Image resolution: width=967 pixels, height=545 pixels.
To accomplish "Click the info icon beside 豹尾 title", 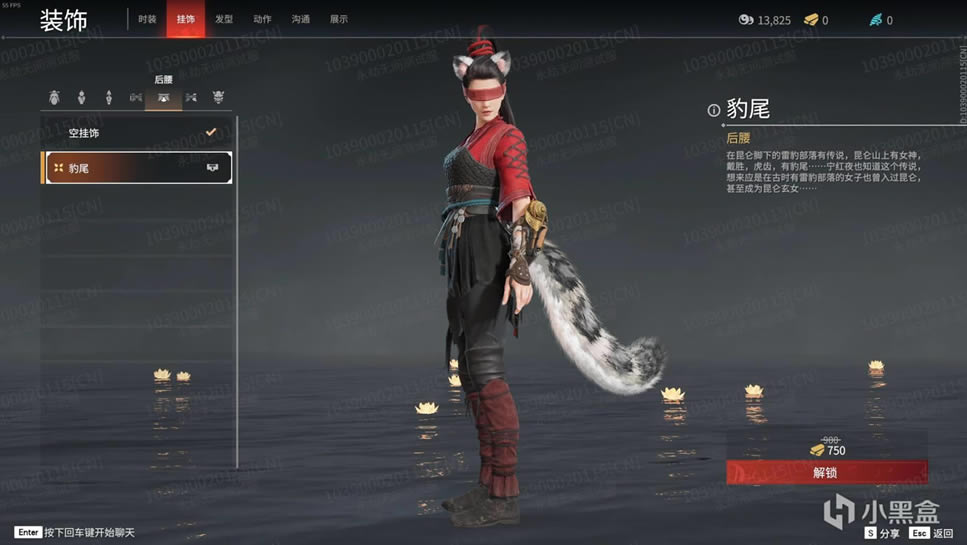I will point(714,111).
